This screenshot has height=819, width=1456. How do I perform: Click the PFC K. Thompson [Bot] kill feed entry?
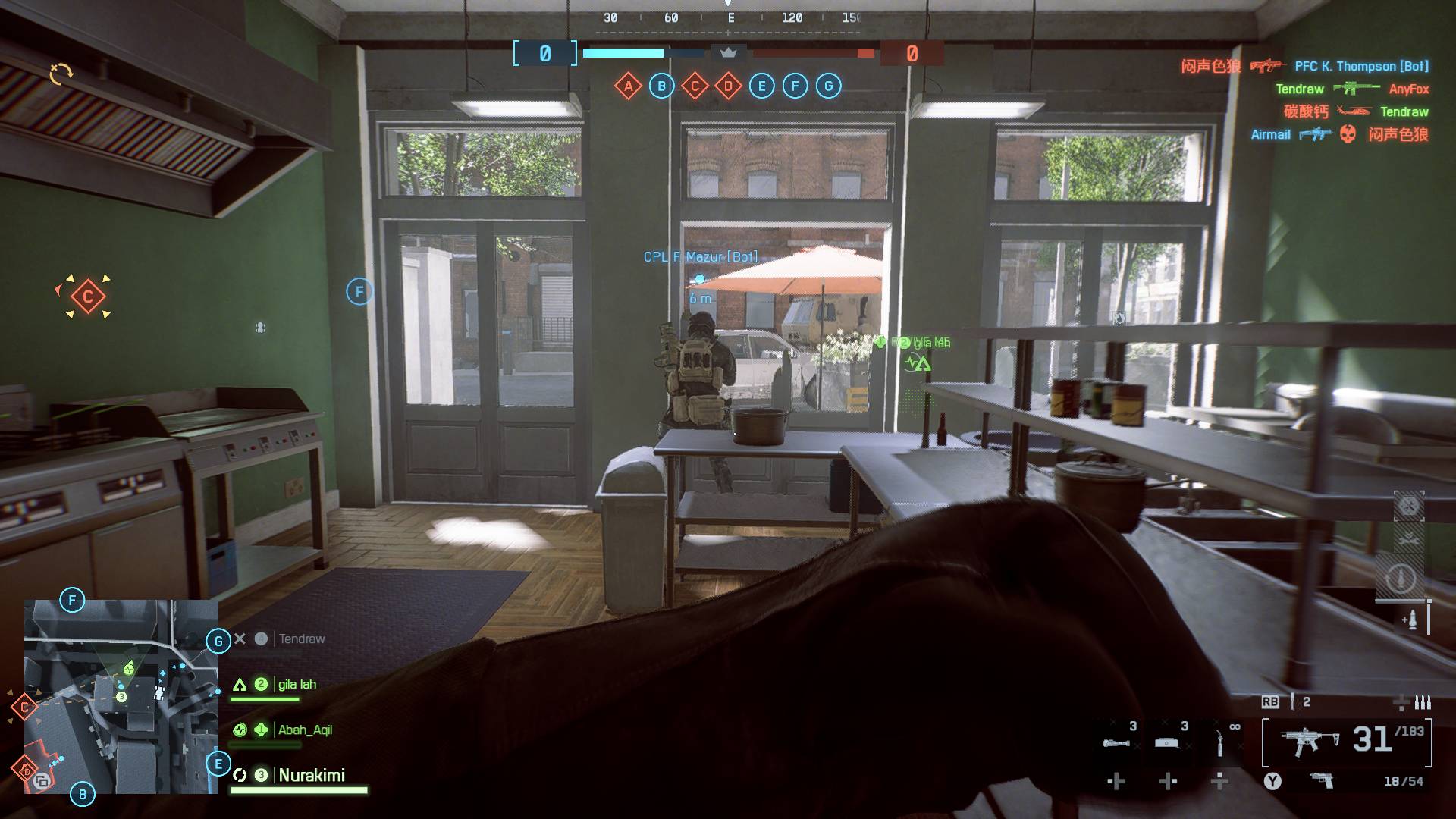coord(1361,67)
